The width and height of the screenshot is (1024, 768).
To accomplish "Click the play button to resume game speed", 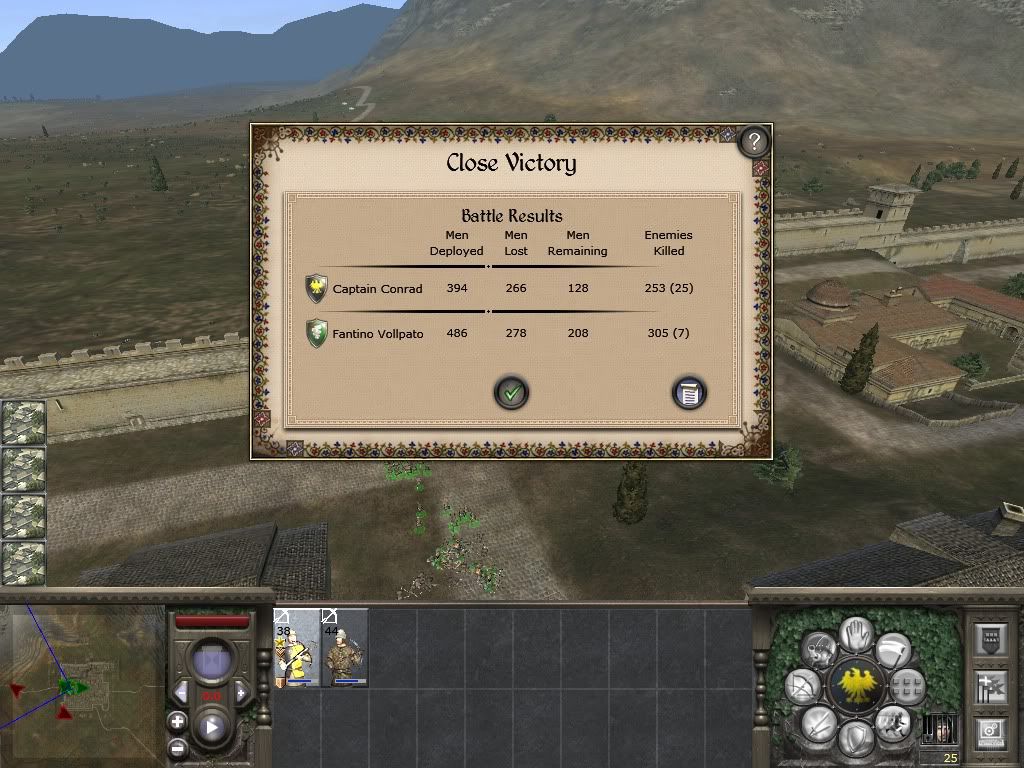I will click(x=212, y=727).
